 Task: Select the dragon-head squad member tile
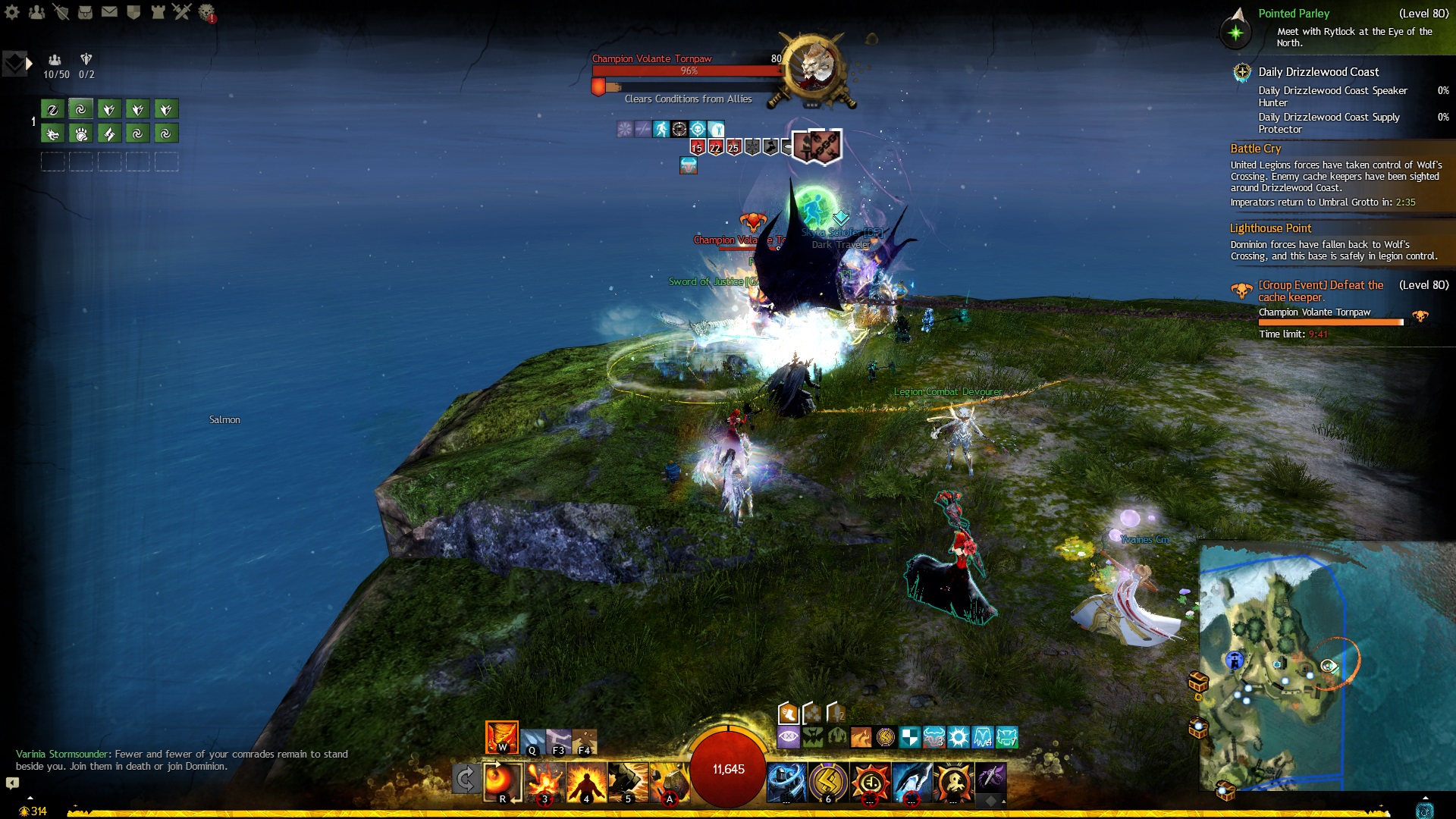click(x=52, y=134)
